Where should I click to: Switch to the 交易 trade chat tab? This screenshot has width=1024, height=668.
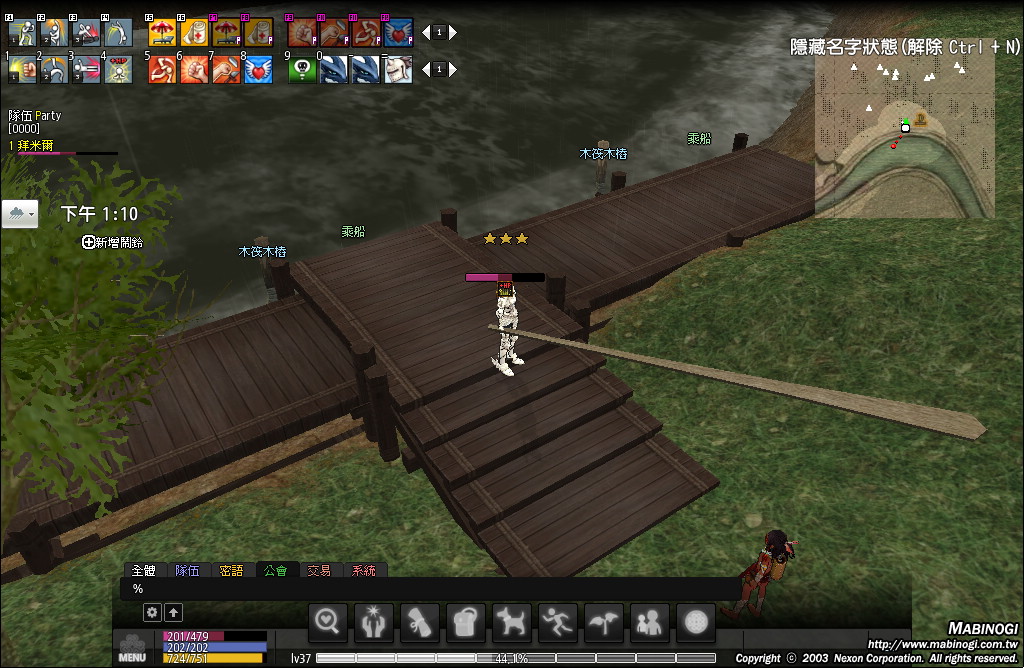[x=319, y=570]
